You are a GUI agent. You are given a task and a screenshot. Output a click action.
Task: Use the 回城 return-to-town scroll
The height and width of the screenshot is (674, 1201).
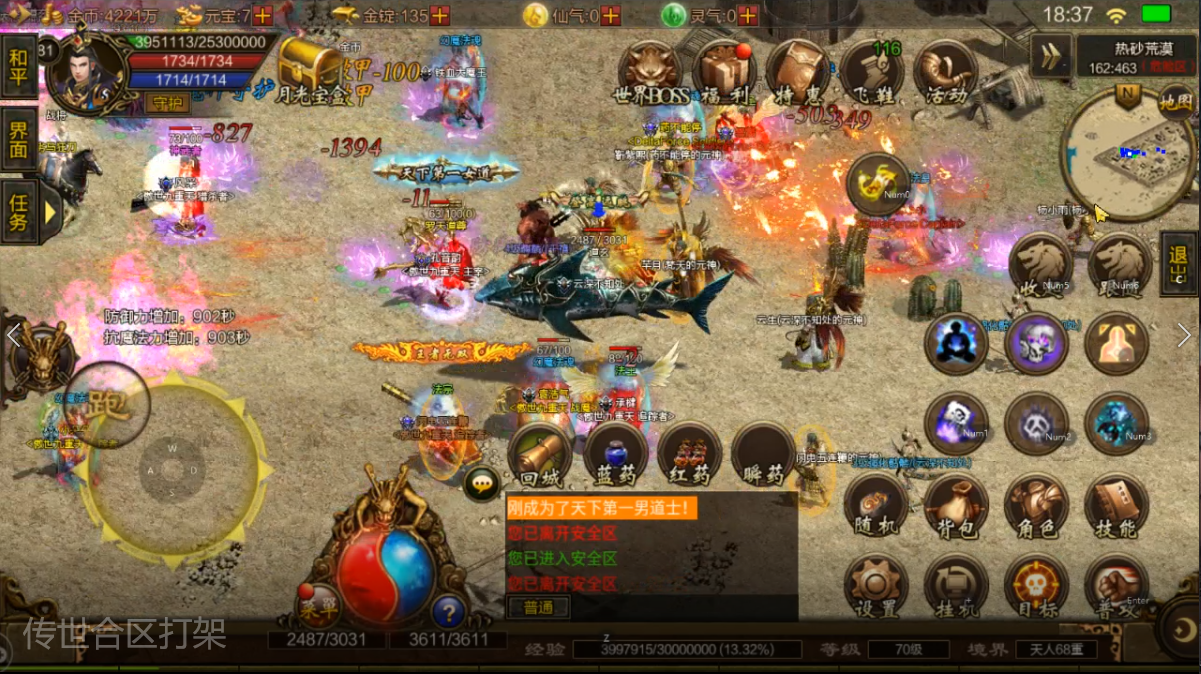pos(540,456)
